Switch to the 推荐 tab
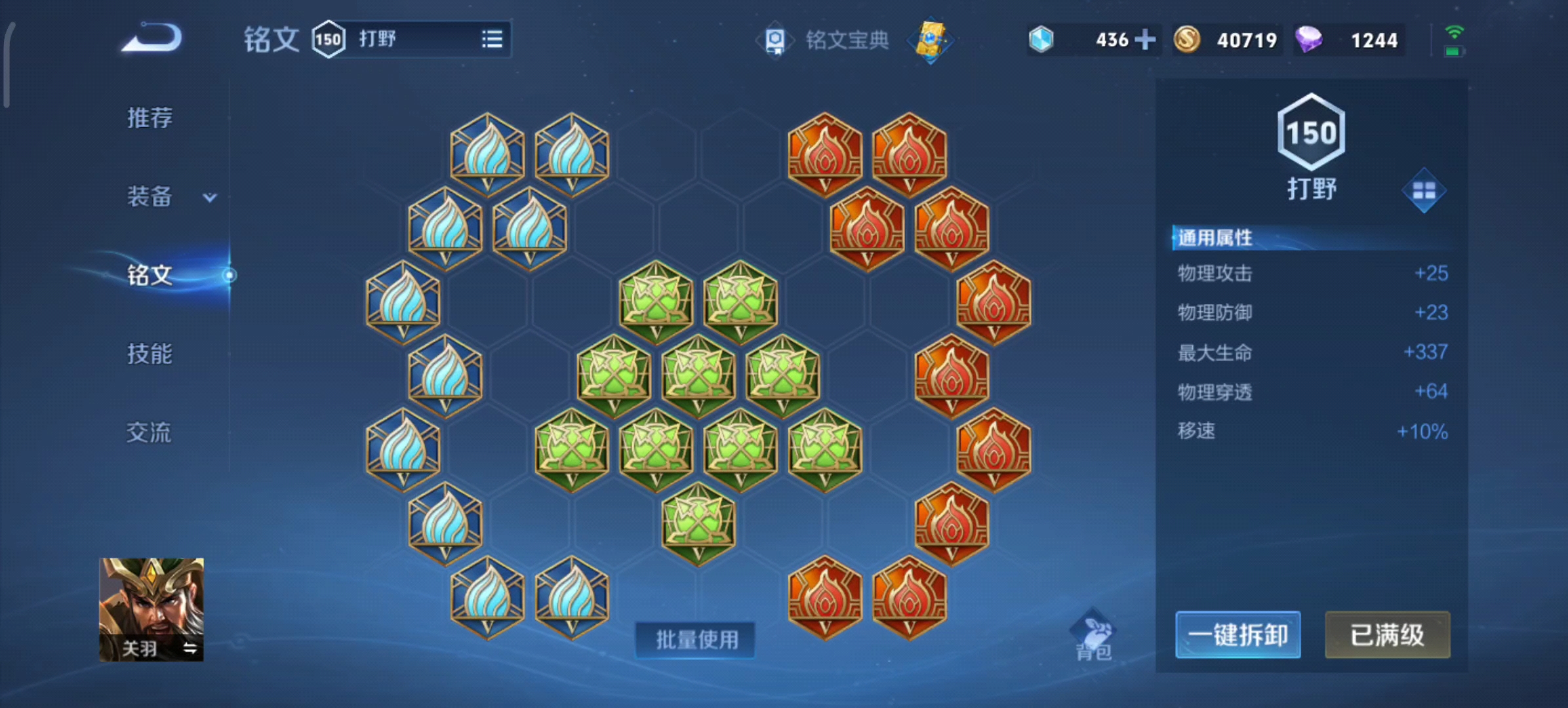This screenshot has height=708, width=1568. click(150, 118)
